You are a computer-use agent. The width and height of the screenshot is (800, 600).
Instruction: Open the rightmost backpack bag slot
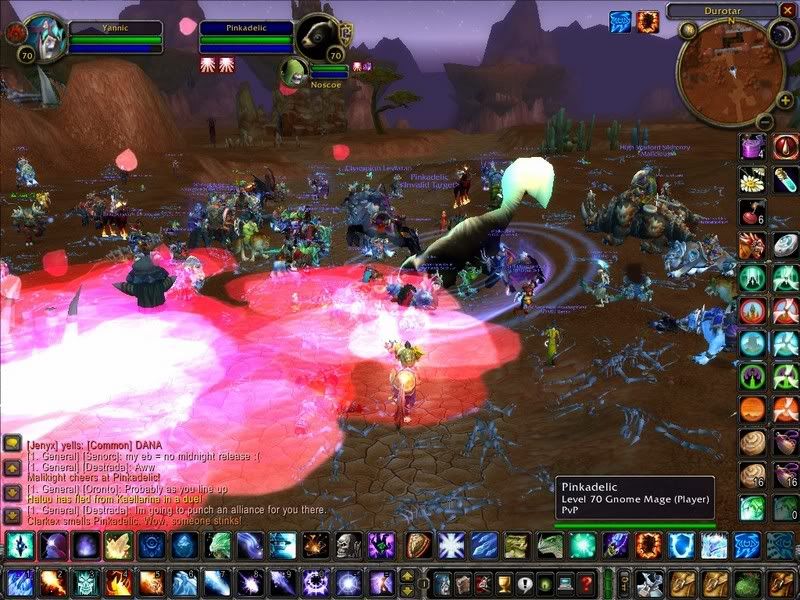(x=783, y=583)
